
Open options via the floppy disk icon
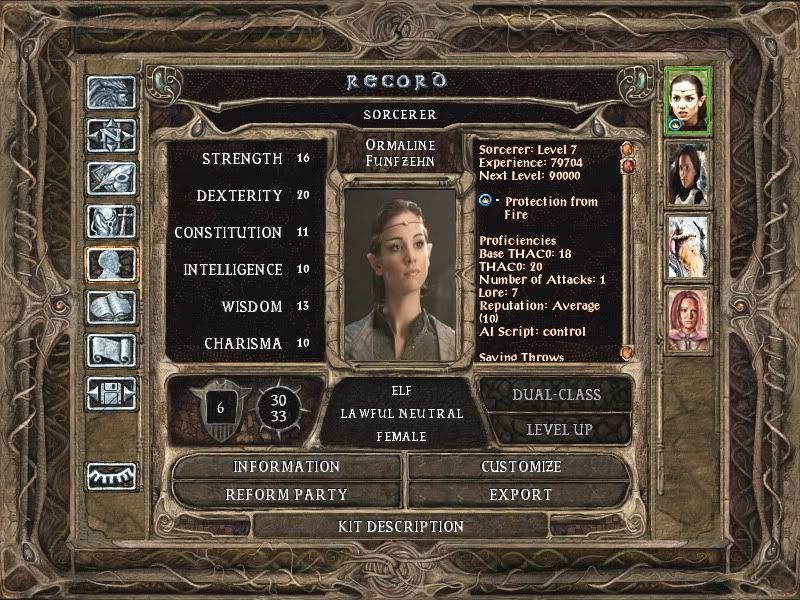(108, 393)
